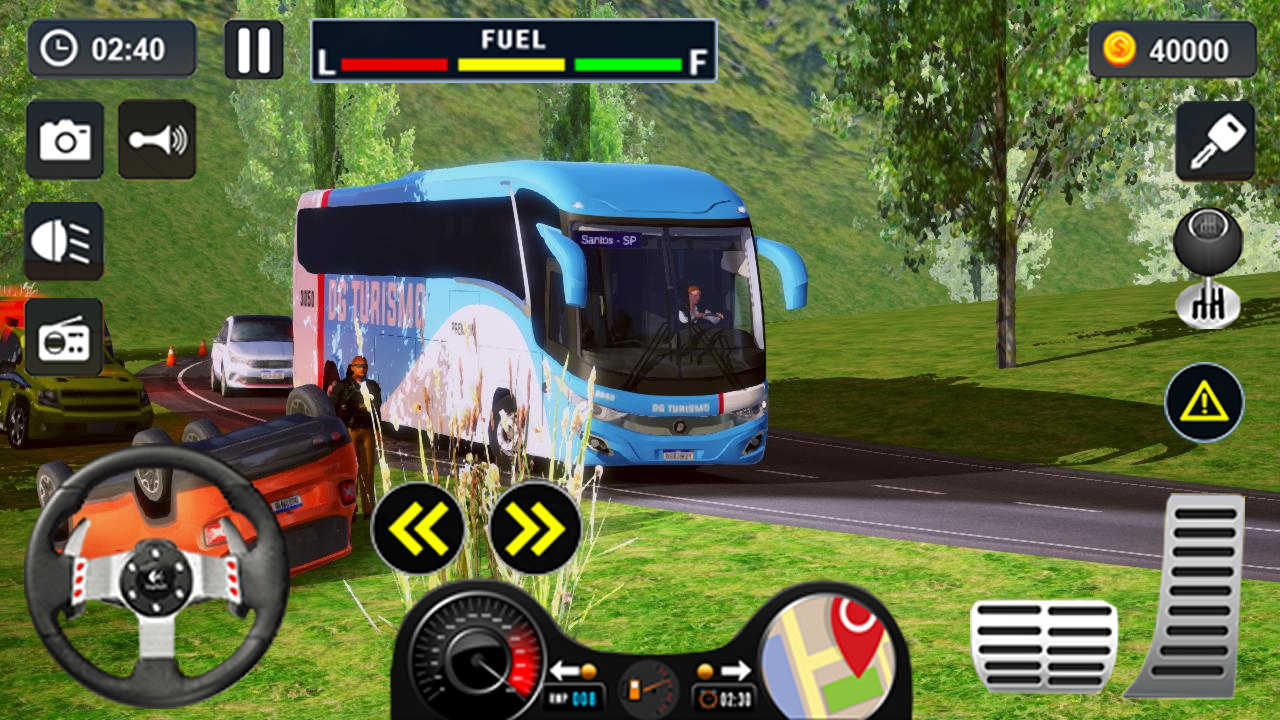Screen dimensions: 1280x720
Task: Toggle the headlights
Action: coord(64,241)
